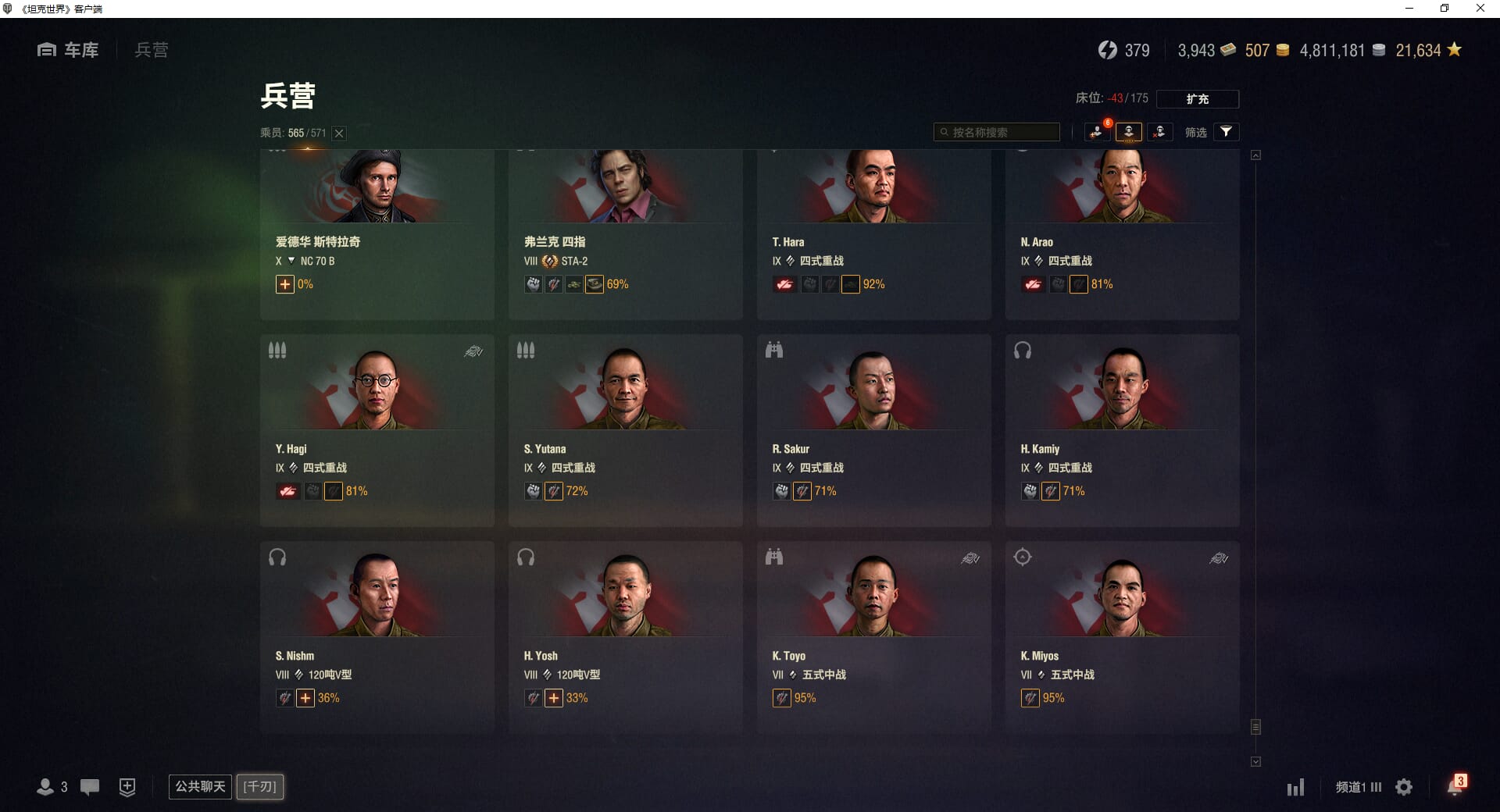Open crew card N. Arao
The width and height of the screenshot is (1500, 812).
pyautogui.click(x=1122, y=233)
